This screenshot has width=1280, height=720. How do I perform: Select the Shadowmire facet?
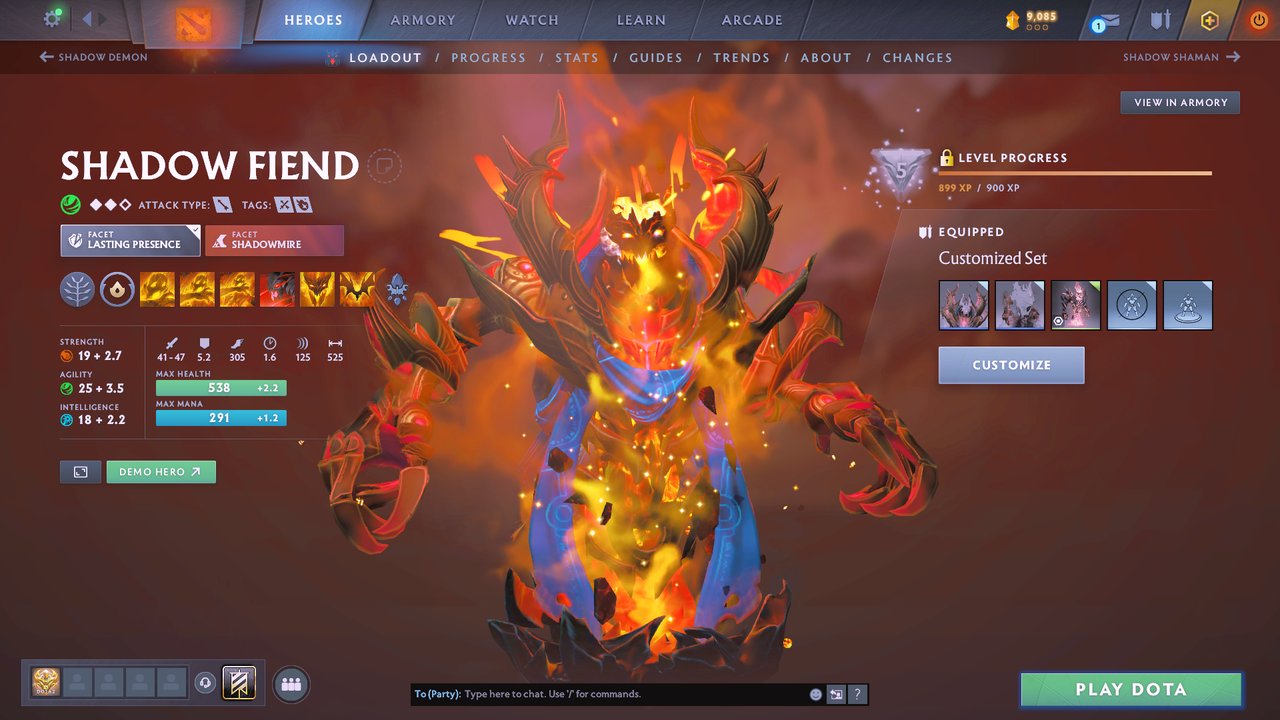[x=274, y=240]
